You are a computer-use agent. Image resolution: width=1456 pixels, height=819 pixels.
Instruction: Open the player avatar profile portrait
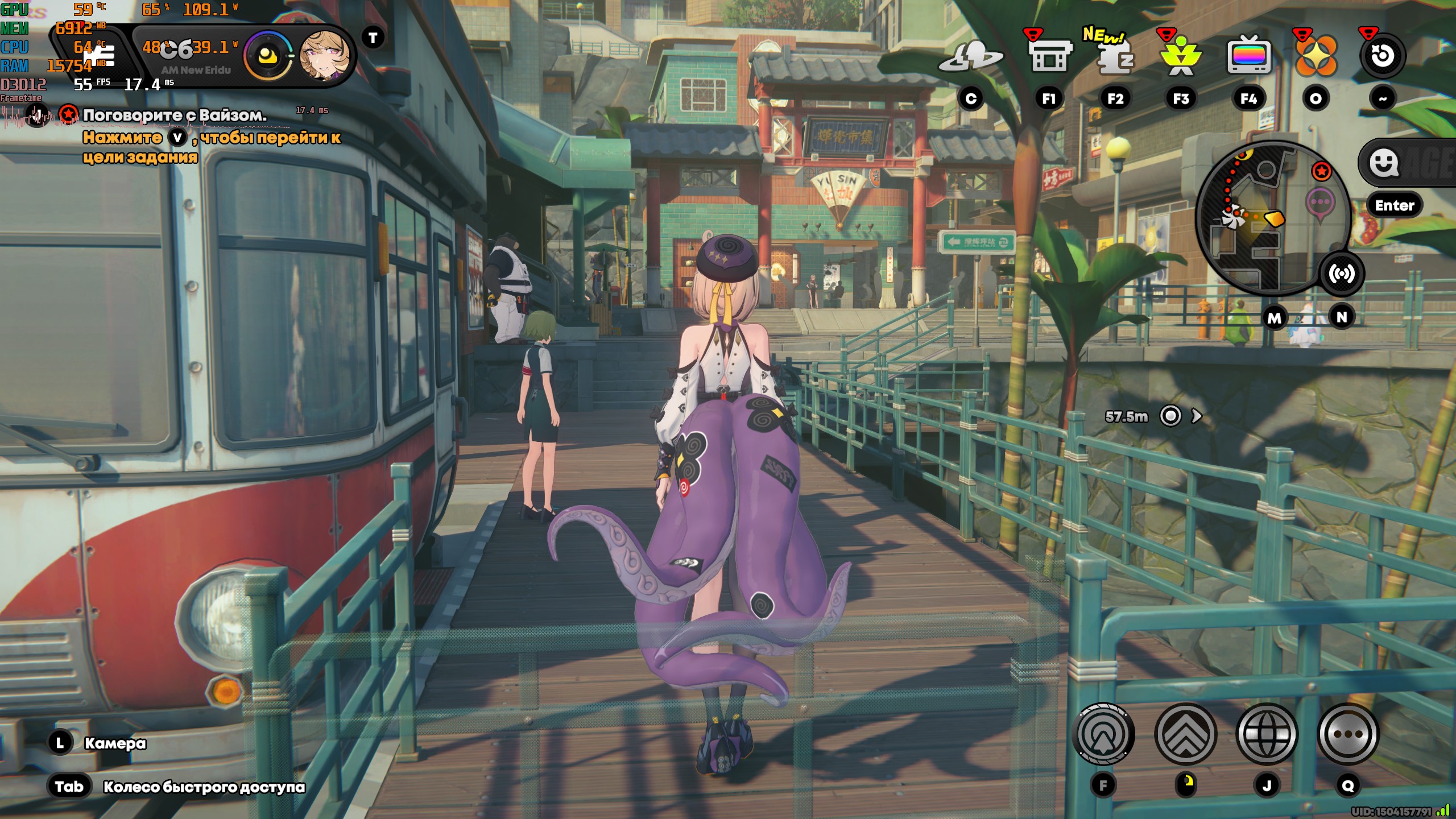pos(324,56)
